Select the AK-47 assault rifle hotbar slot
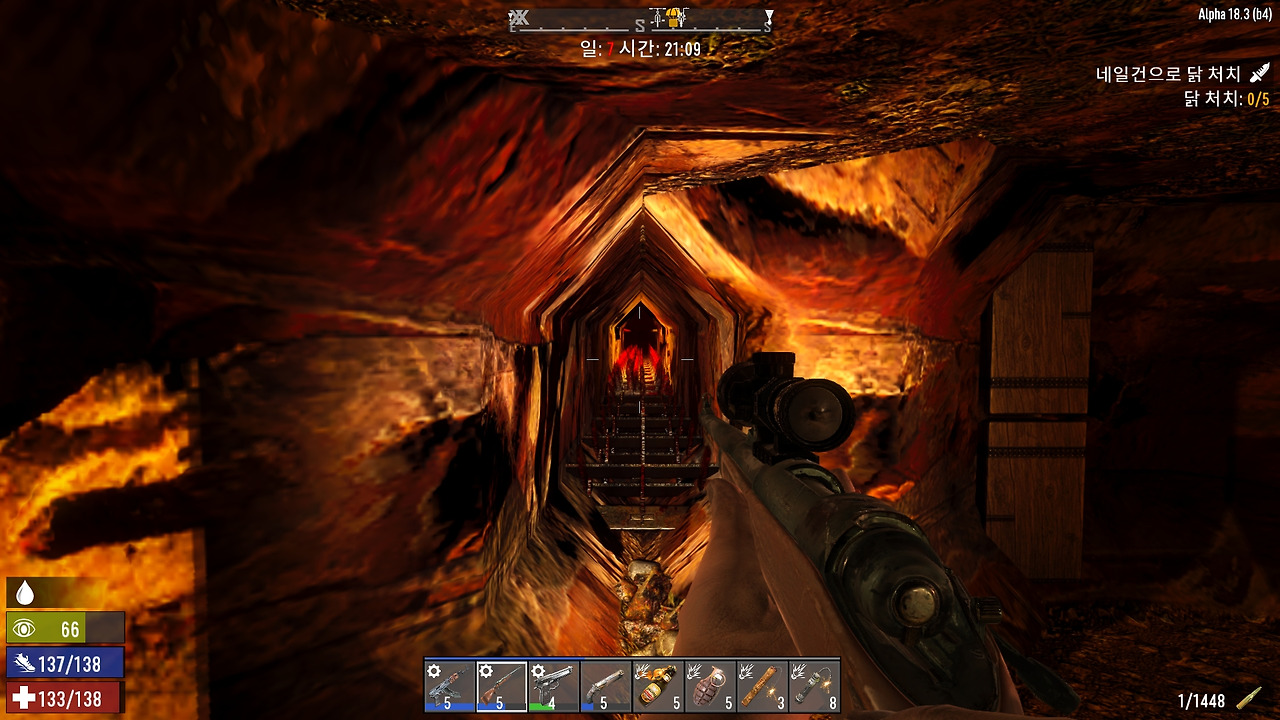 point(449,686)
